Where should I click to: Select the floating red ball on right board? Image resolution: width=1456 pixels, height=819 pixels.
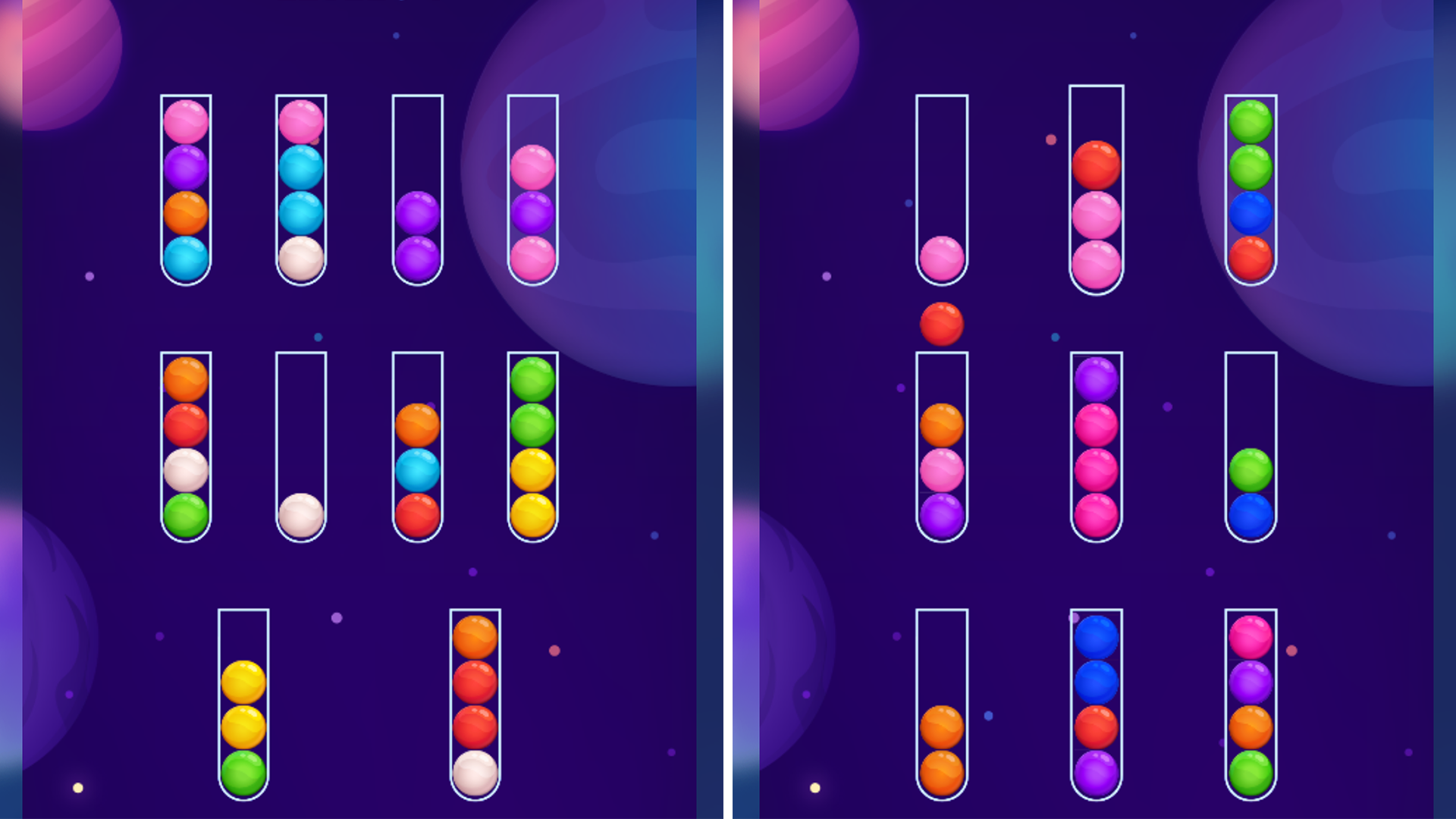point(940,323)
